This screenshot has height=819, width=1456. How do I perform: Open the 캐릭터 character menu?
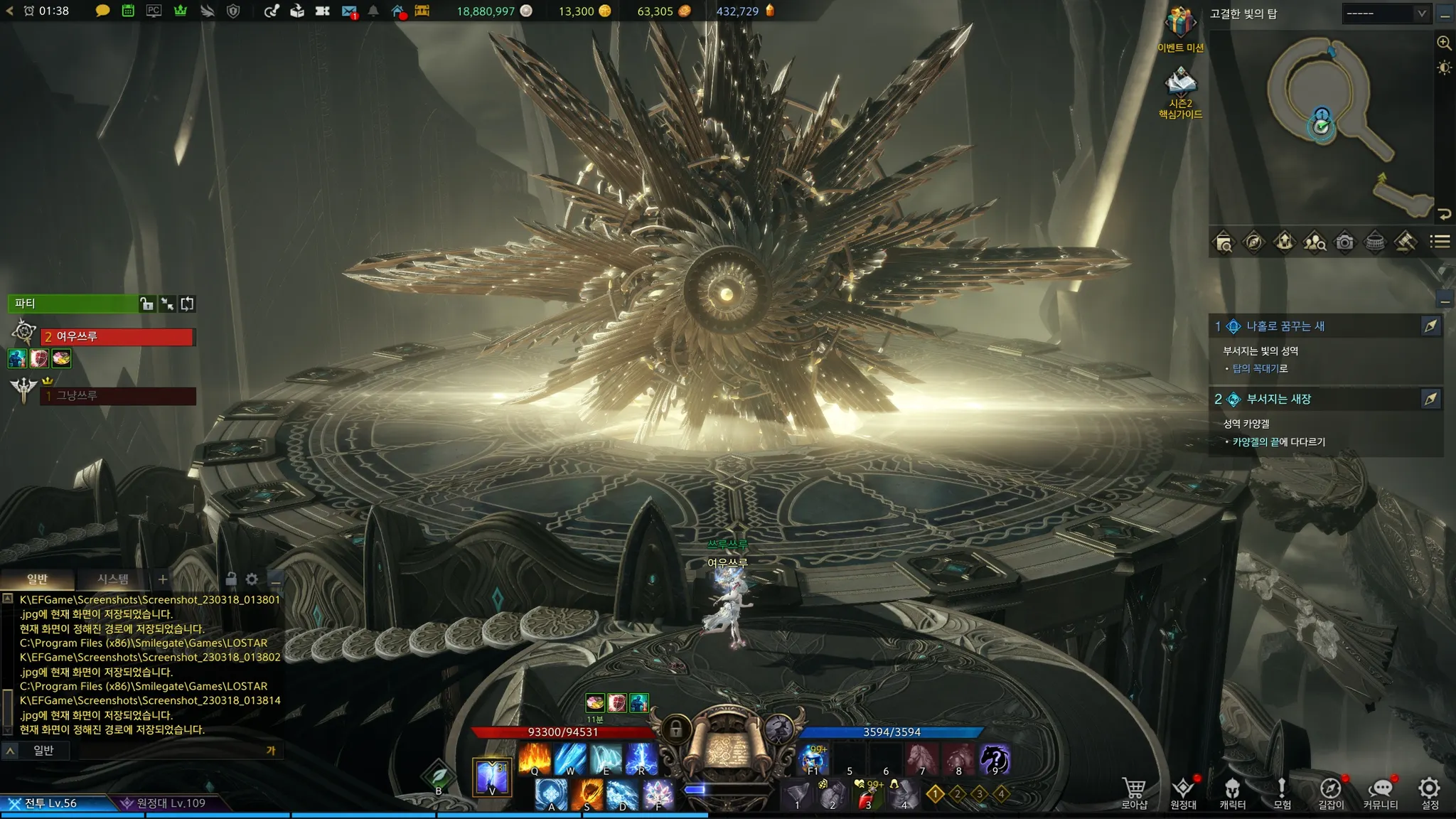point(1232,792)
